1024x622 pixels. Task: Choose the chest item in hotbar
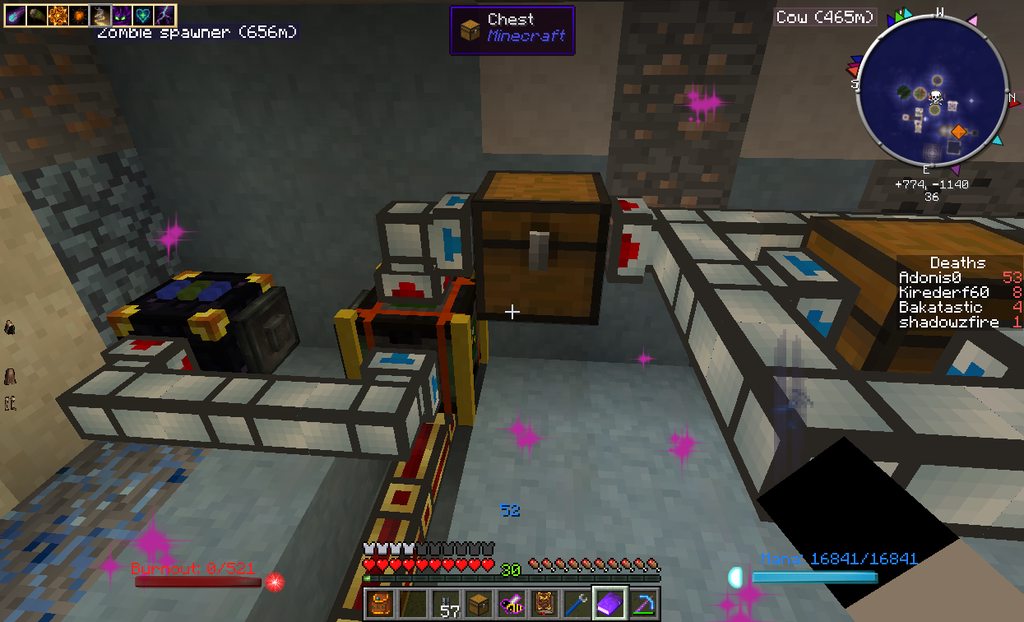(x=479, y=603)
